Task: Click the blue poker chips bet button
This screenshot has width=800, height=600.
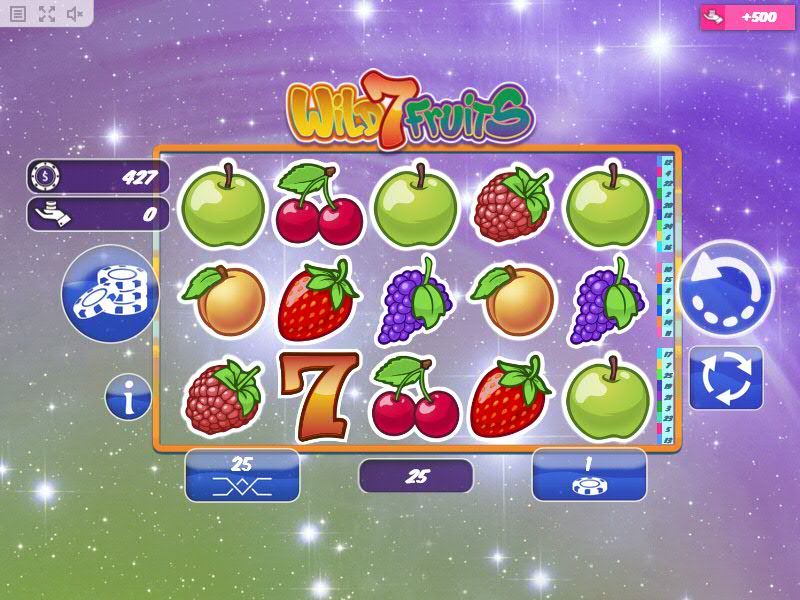Action: click(x=111, y=294)
